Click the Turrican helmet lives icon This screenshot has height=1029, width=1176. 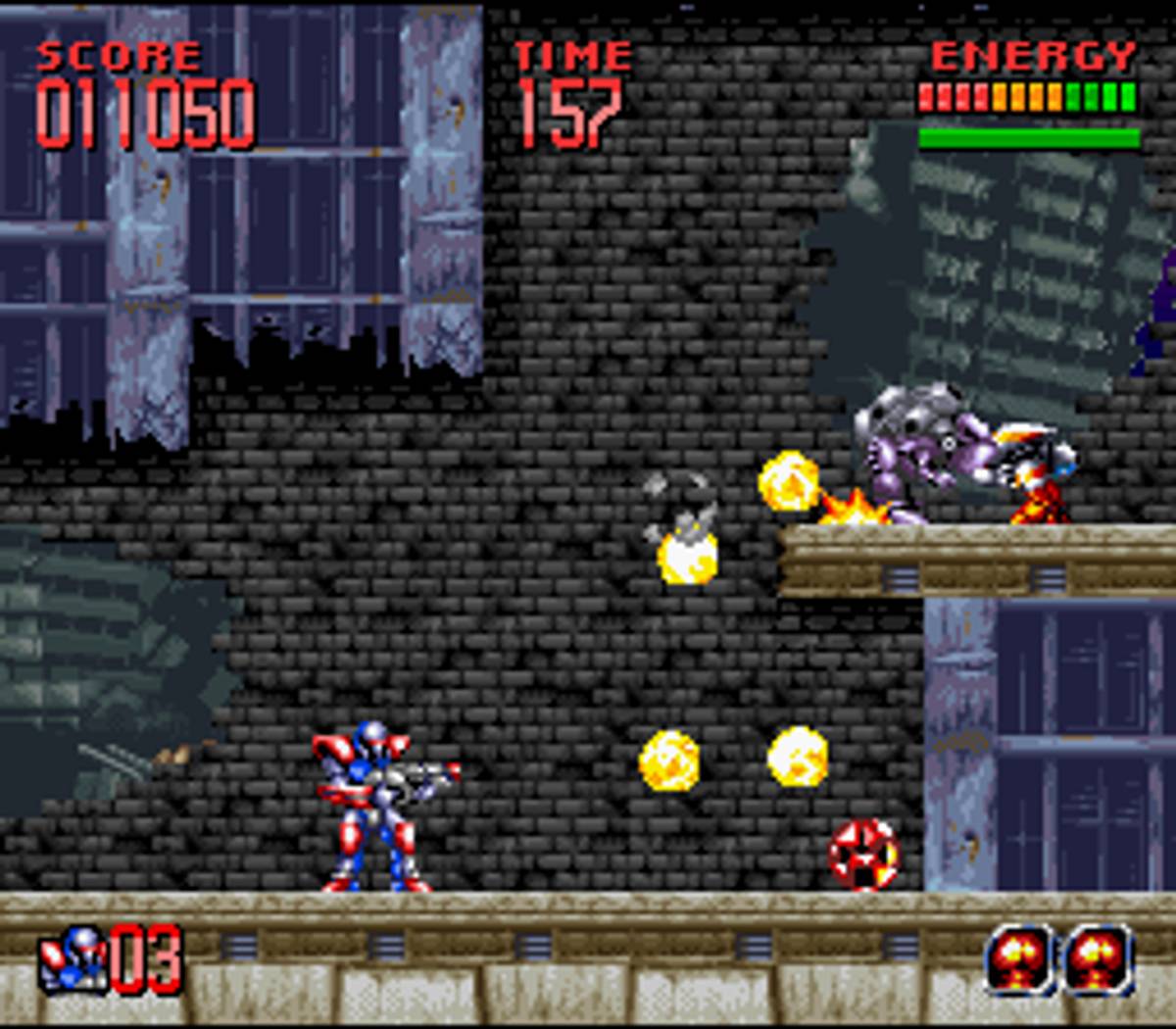[x=73, y=960]
